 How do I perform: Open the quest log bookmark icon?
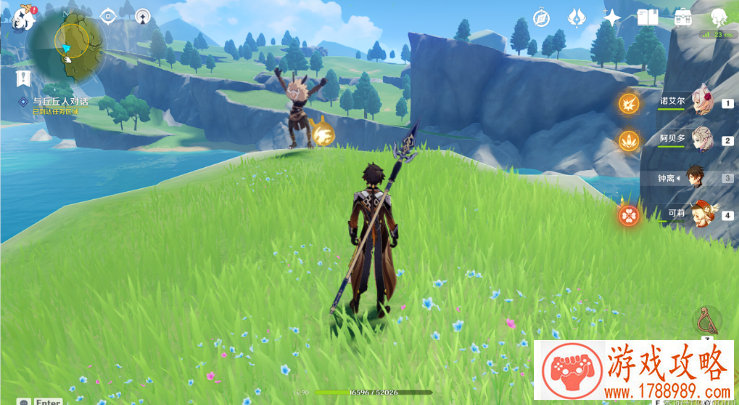pyautogui.click(x=22, y=77)
